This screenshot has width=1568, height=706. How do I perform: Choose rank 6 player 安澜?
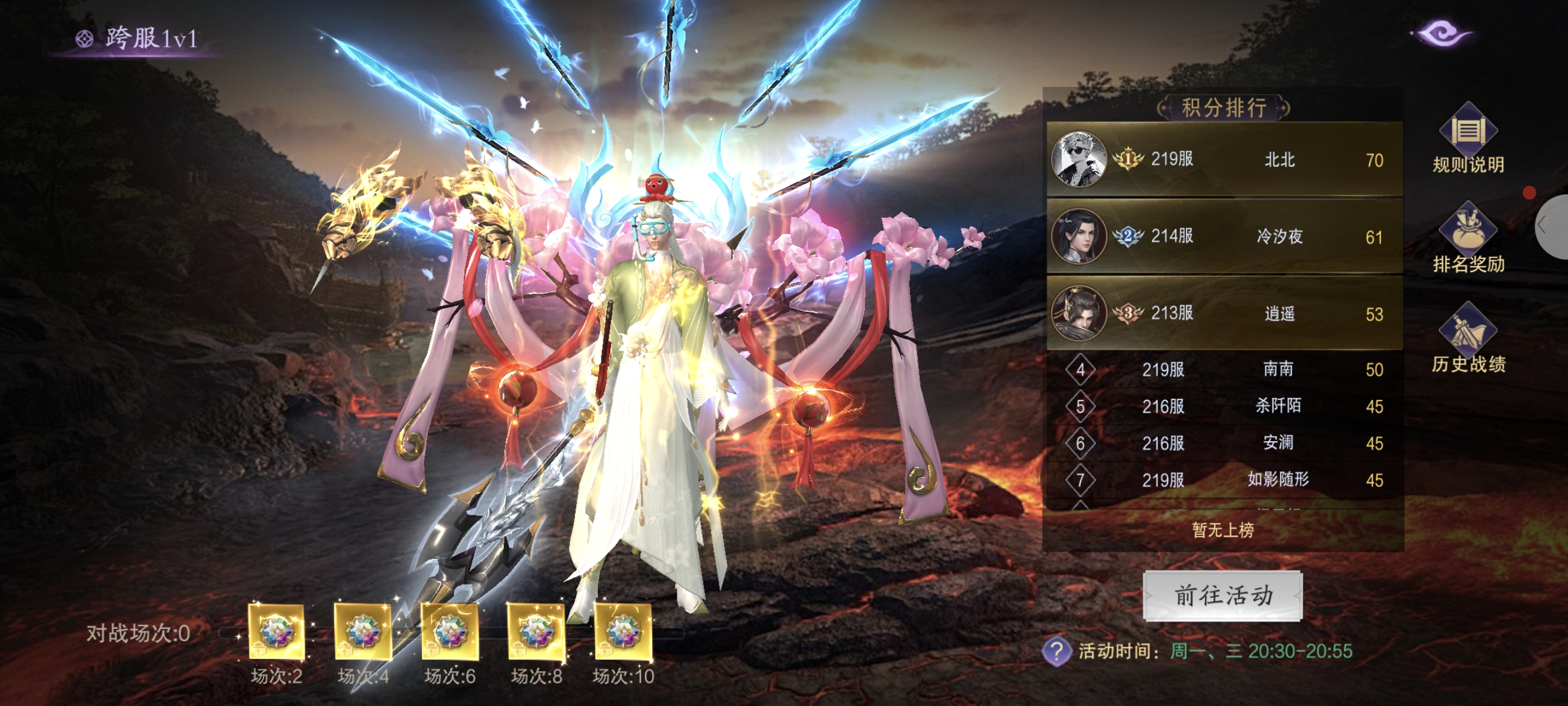point(1224,443)
